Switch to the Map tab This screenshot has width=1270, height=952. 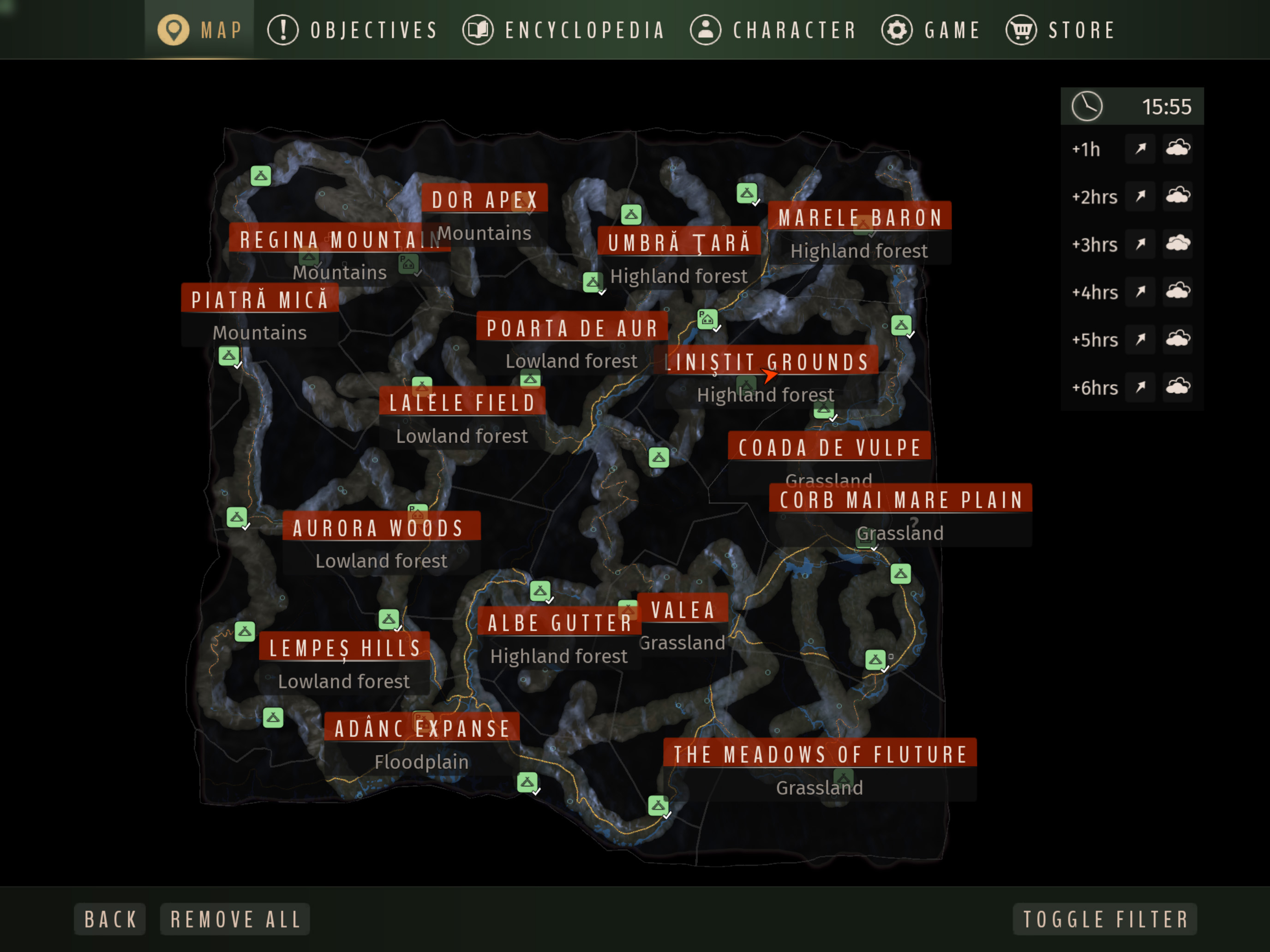[x=200, y=30]
